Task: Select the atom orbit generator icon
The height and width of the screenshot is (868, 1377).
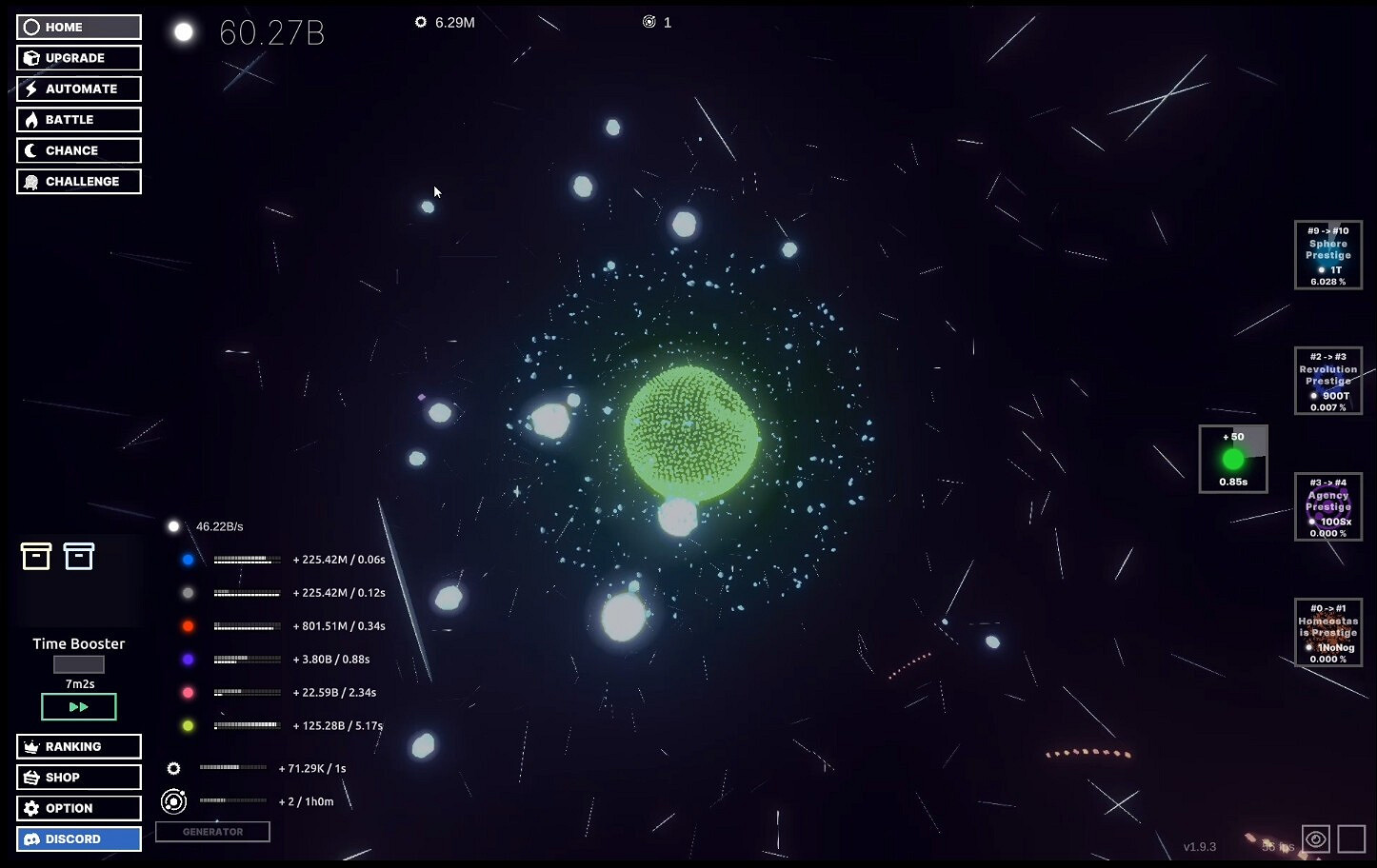Action: [x=172, y=800]
